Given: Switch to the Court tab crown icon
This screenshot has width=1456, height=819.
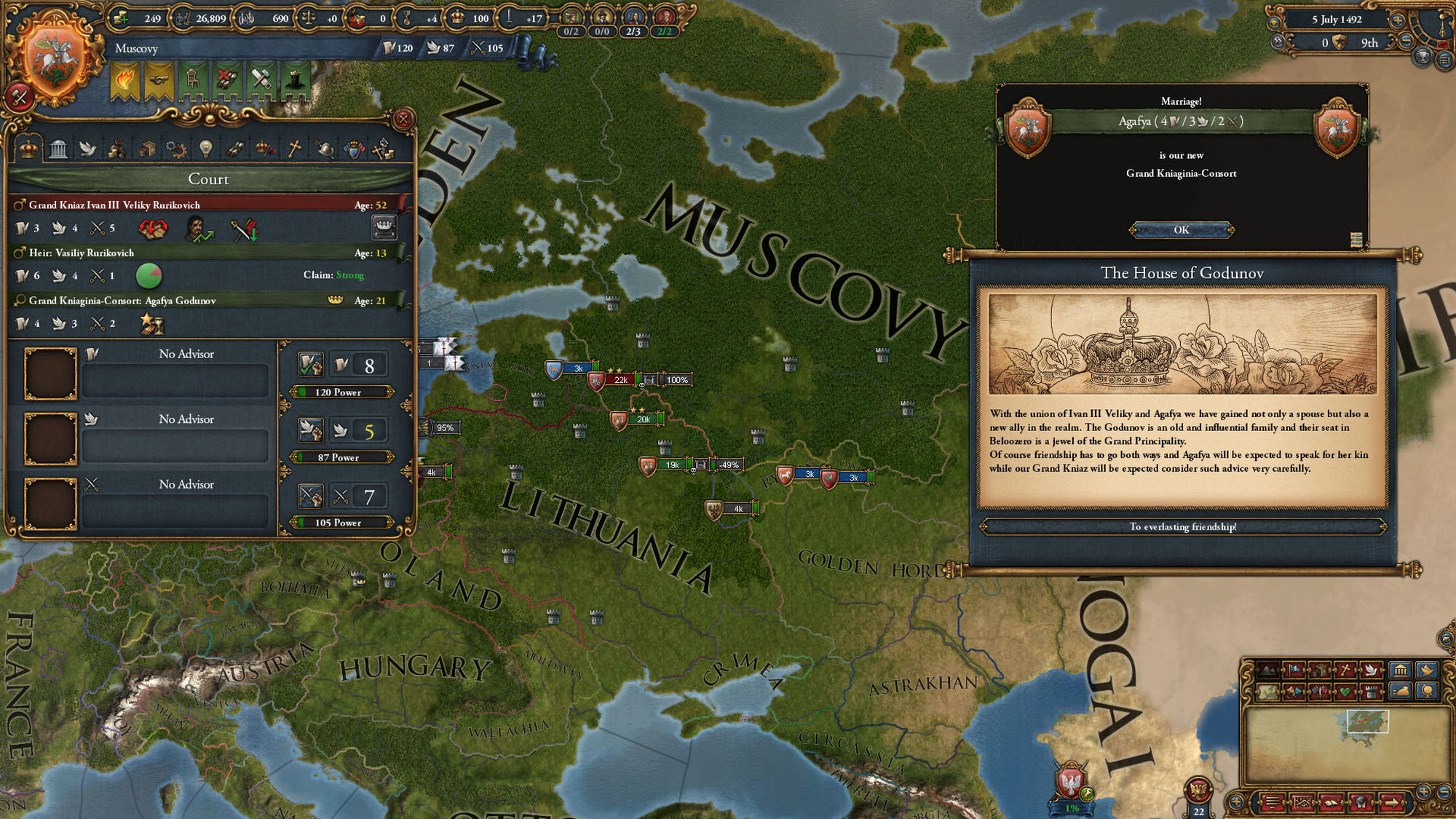Looking at the screenshot, I should 28,149.
